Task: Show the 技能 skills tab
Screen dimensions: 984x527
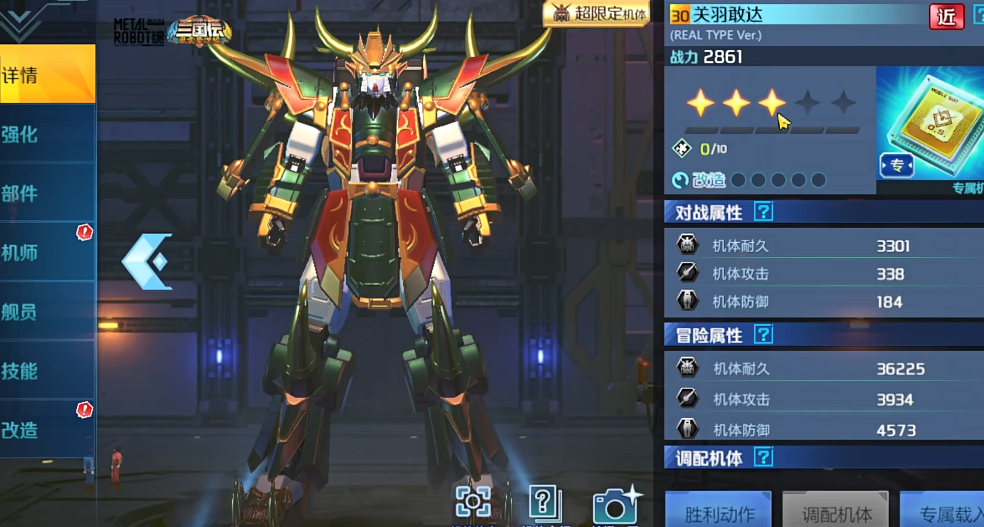Action: pos(46,370)
